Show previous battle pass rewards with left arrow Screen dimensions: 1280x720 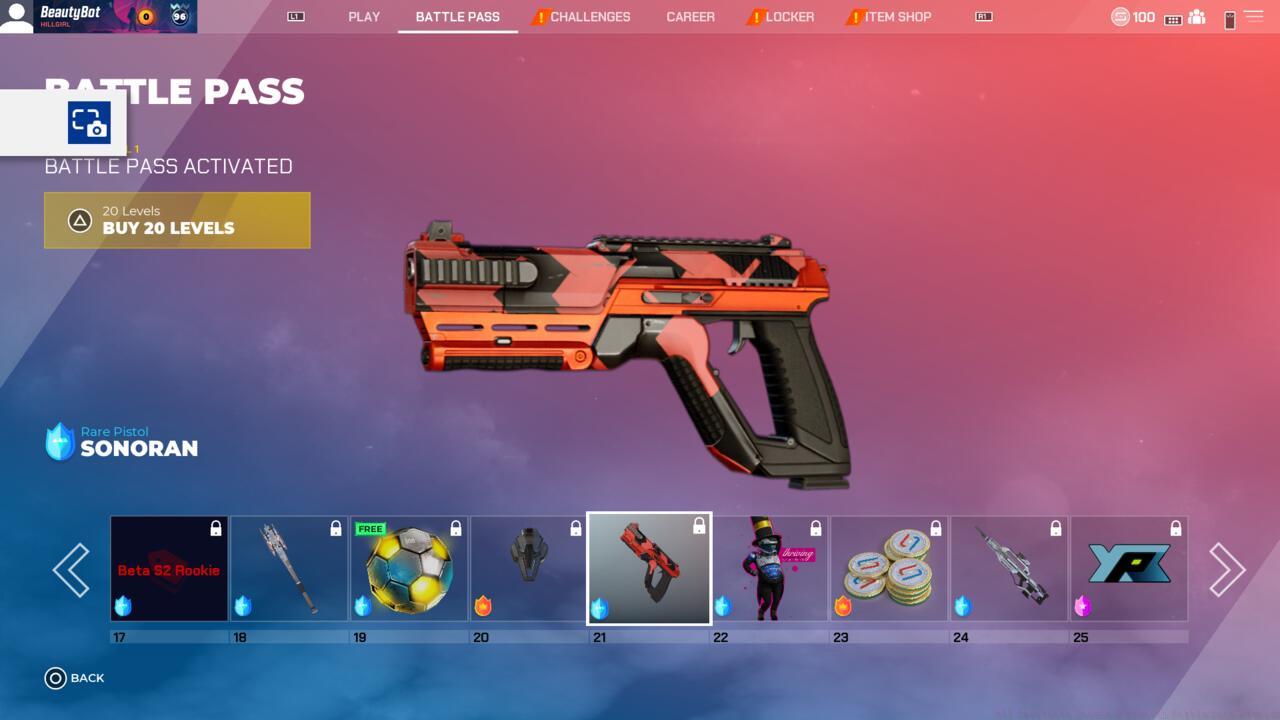click(x=72, y=570)
